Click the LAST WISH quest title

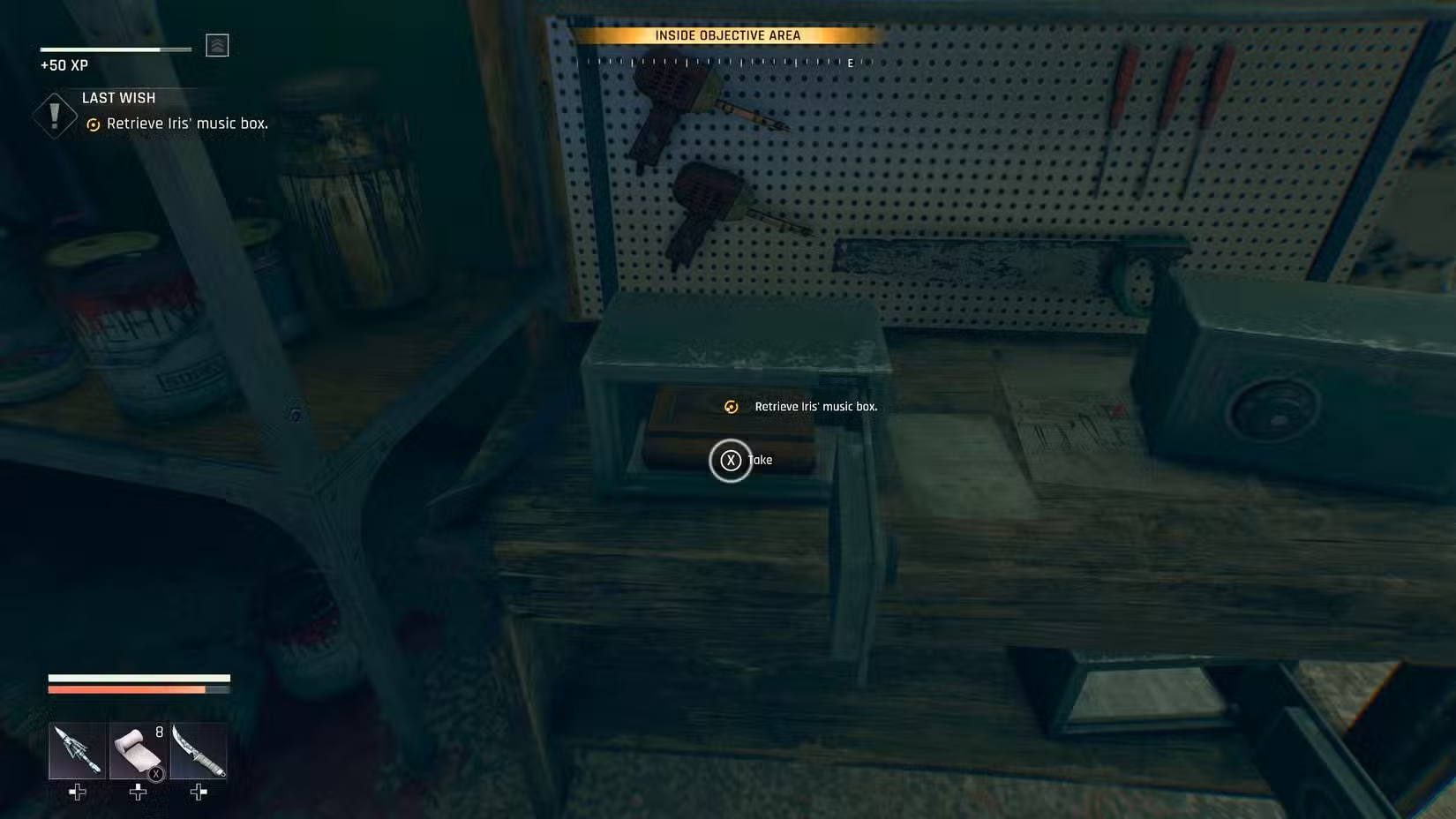click(118, 97)
